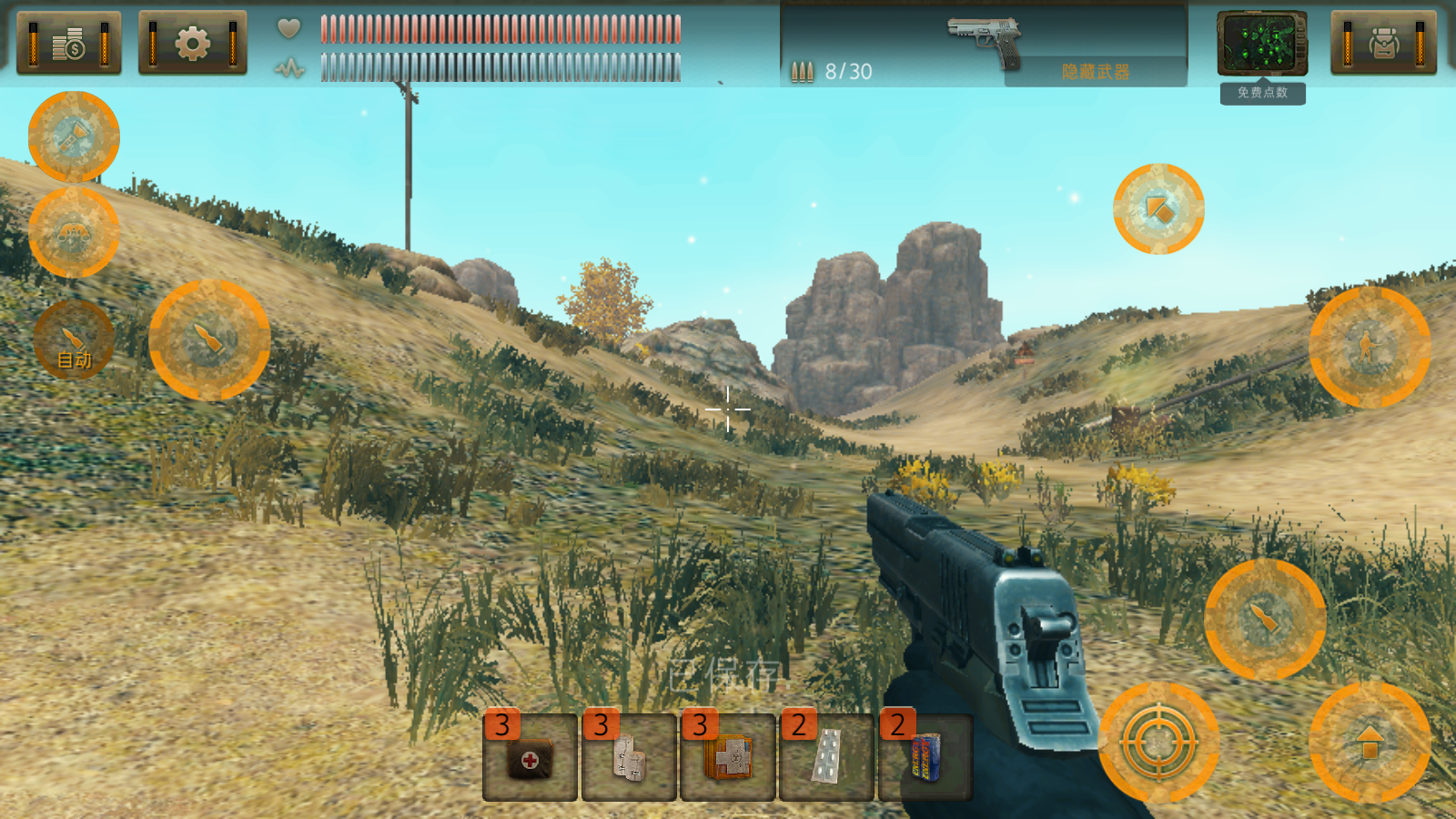Use the orange medical kit slot
Viewport: 1456px width, 819px height.
coord(728,758)
